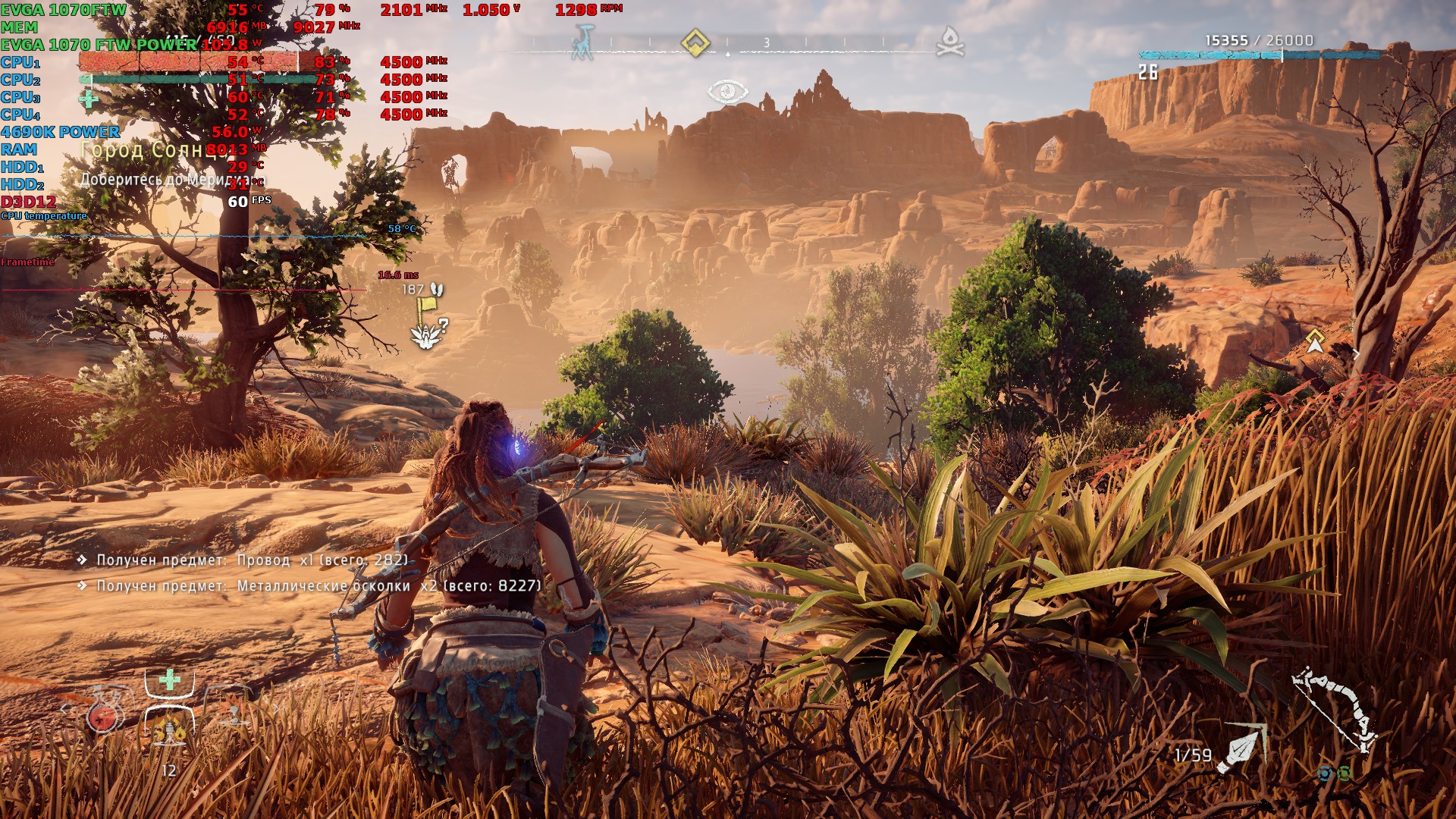This screenshot has width=1456, height=819.
Task: Select the flower marker with question mark
Action: [x=428, y=334]
